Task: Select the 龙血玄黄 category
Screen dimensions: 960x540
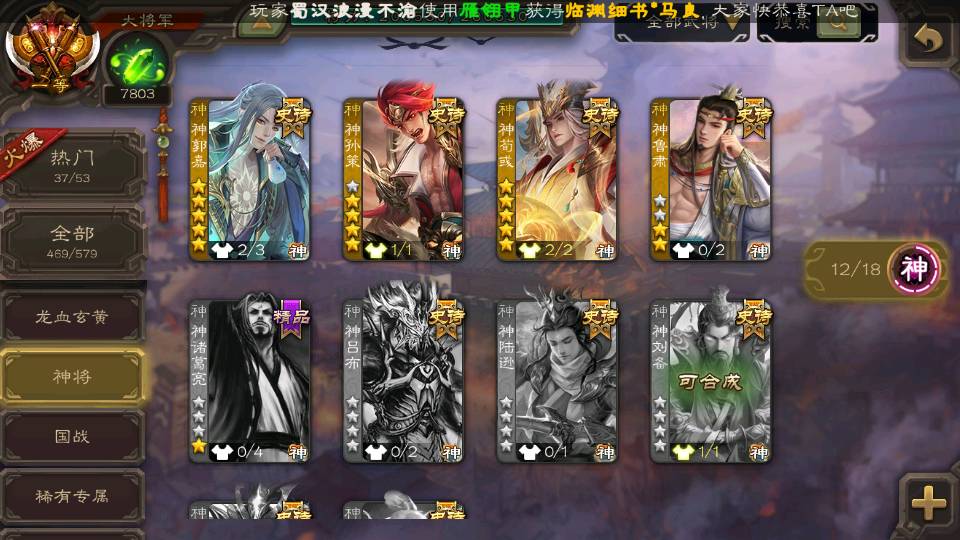Action: [x=72, y=317]
